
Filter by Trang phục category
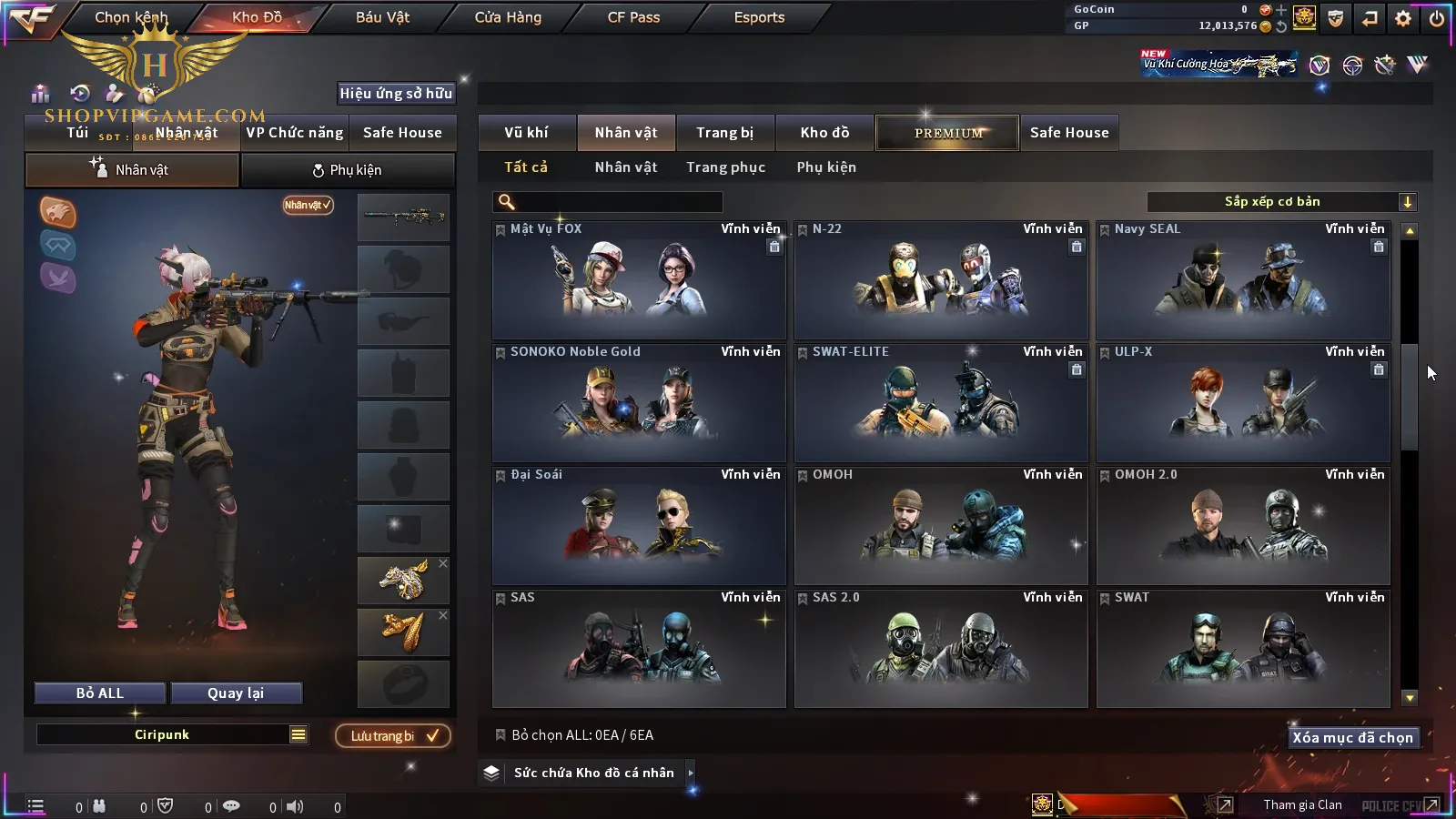click(x=725, y=167)
